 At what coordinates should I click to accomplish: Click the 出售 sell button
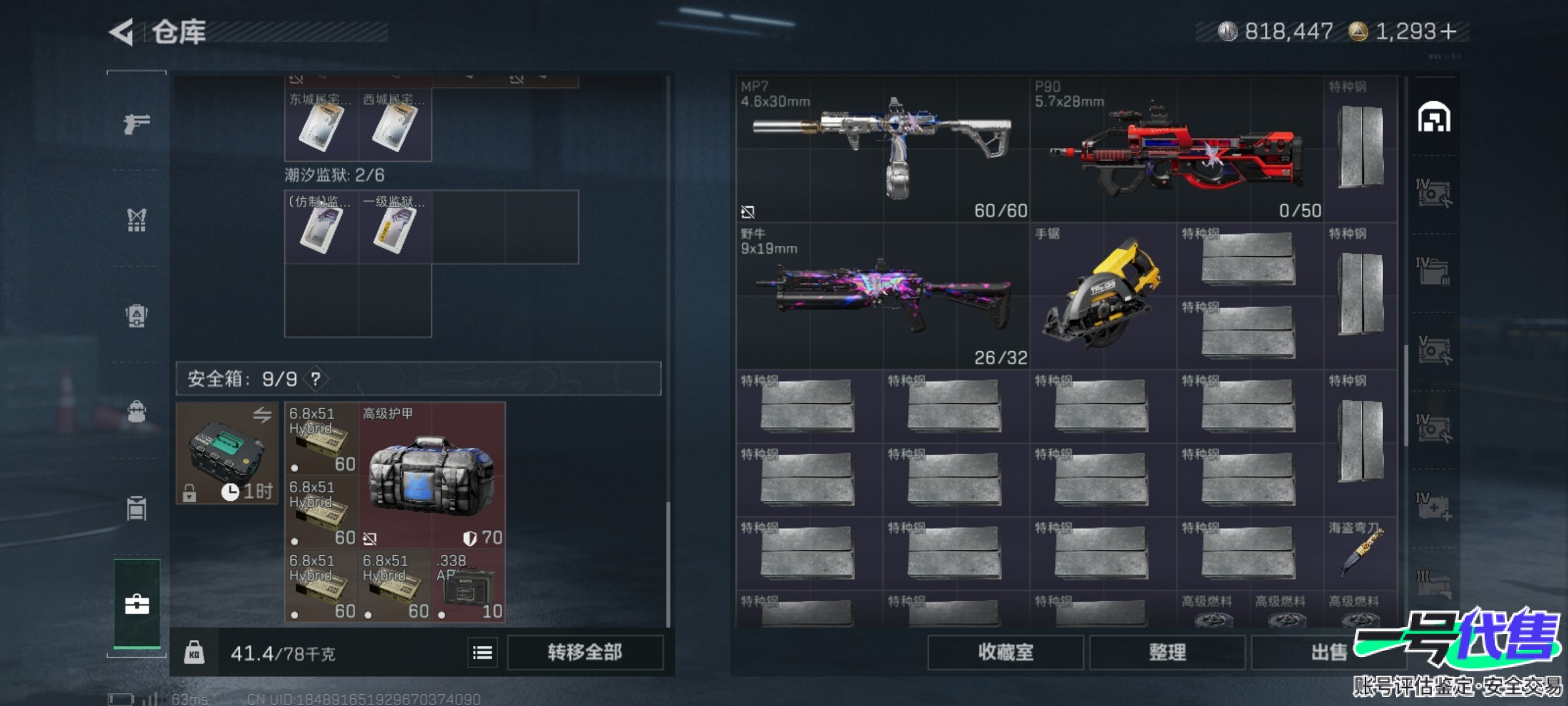[1328, 652]
